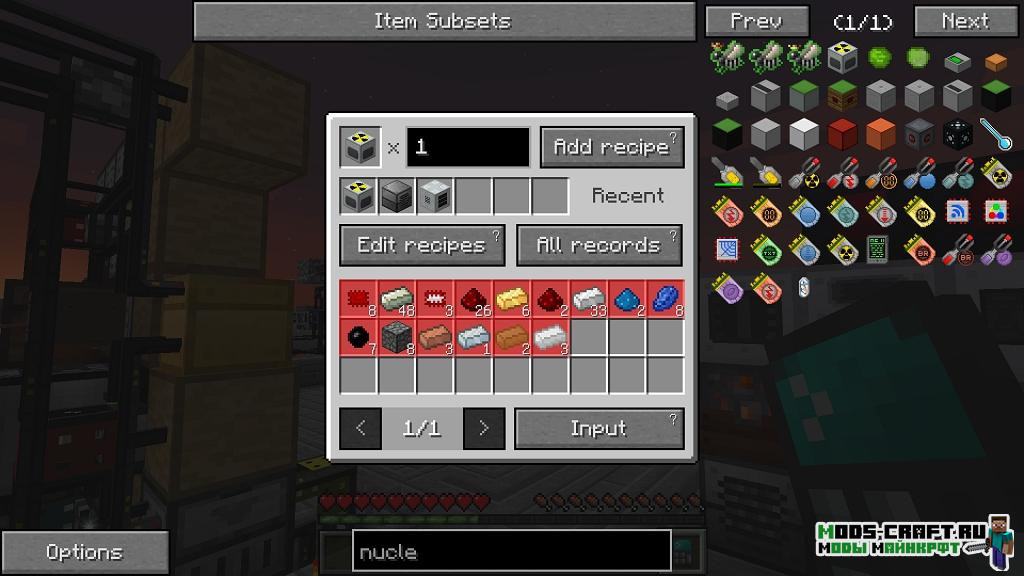
Task: Choose the thermometer item in the item list
Action: click(x=995, y=133)
